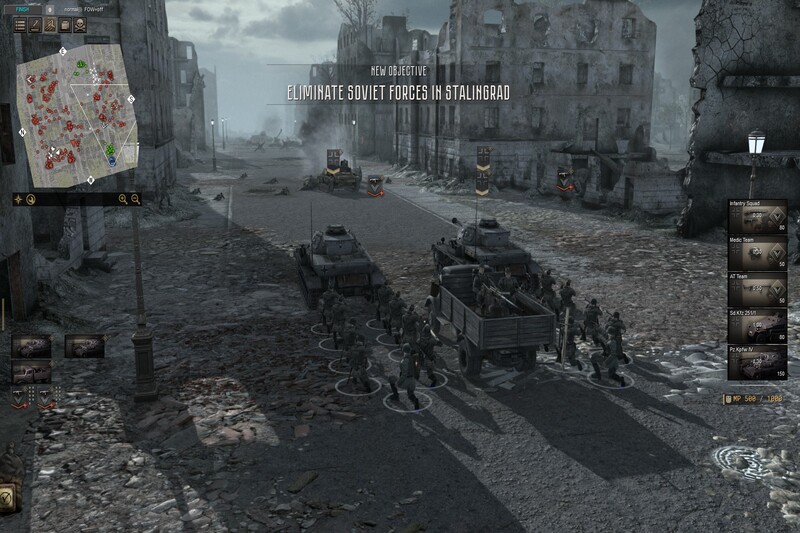Image resolution: width=800 pixels, height=533 pixels.
Task: Purchase the Pz.Kpfw IV tank
Action: [x=757, y=363]
